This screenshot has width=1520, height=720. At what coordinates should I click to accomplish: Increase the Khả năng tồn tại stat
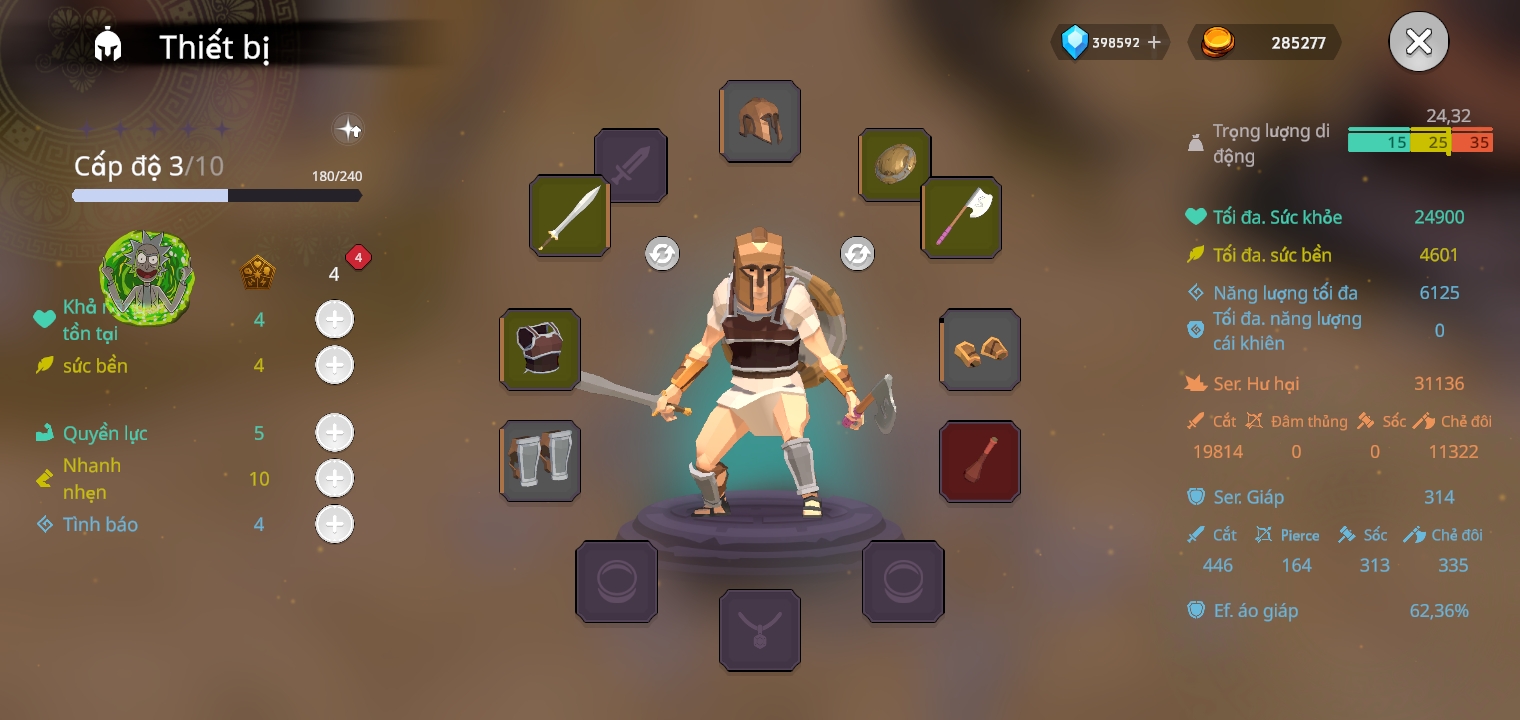334,320
